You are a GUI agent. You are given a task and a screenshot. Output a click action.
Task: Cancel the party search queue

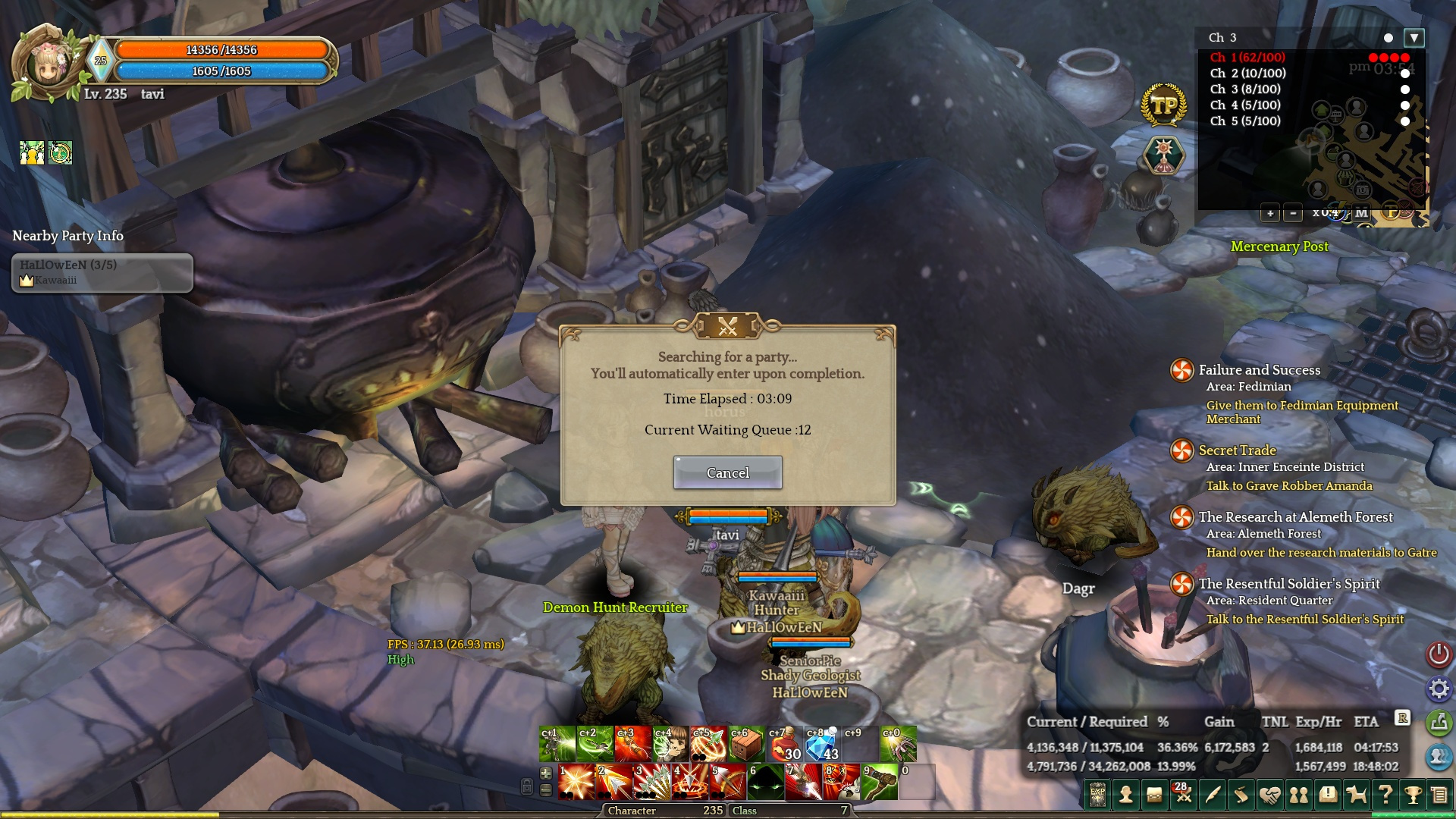pos(727,472)
